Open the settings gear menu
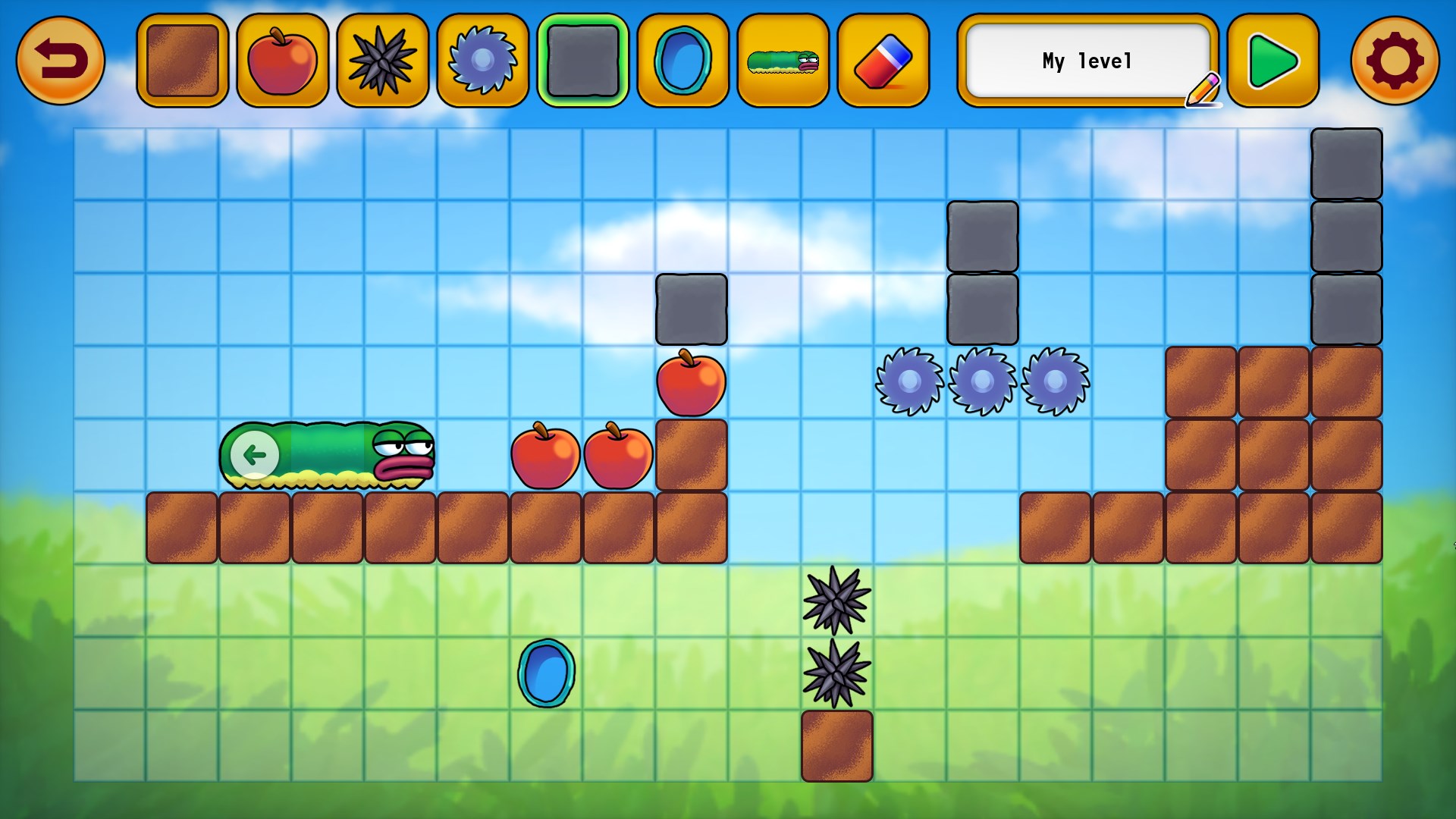 [x=1396, y=60]
